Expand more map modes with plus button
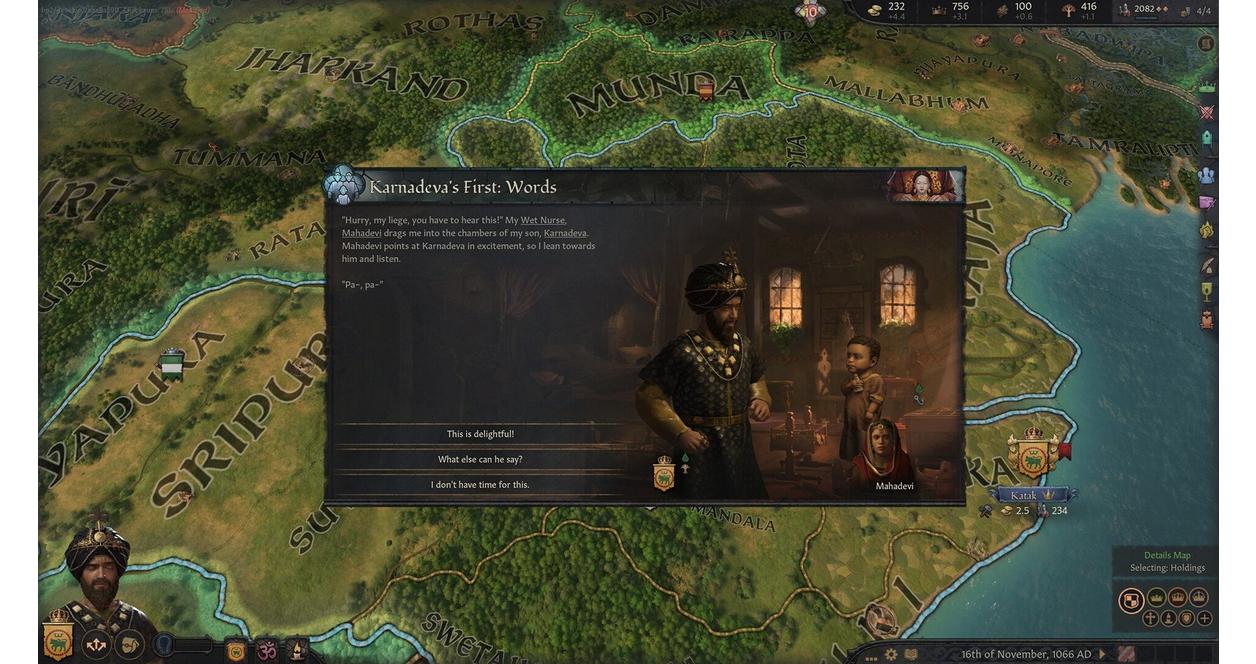 click(x=1205, y=619)
